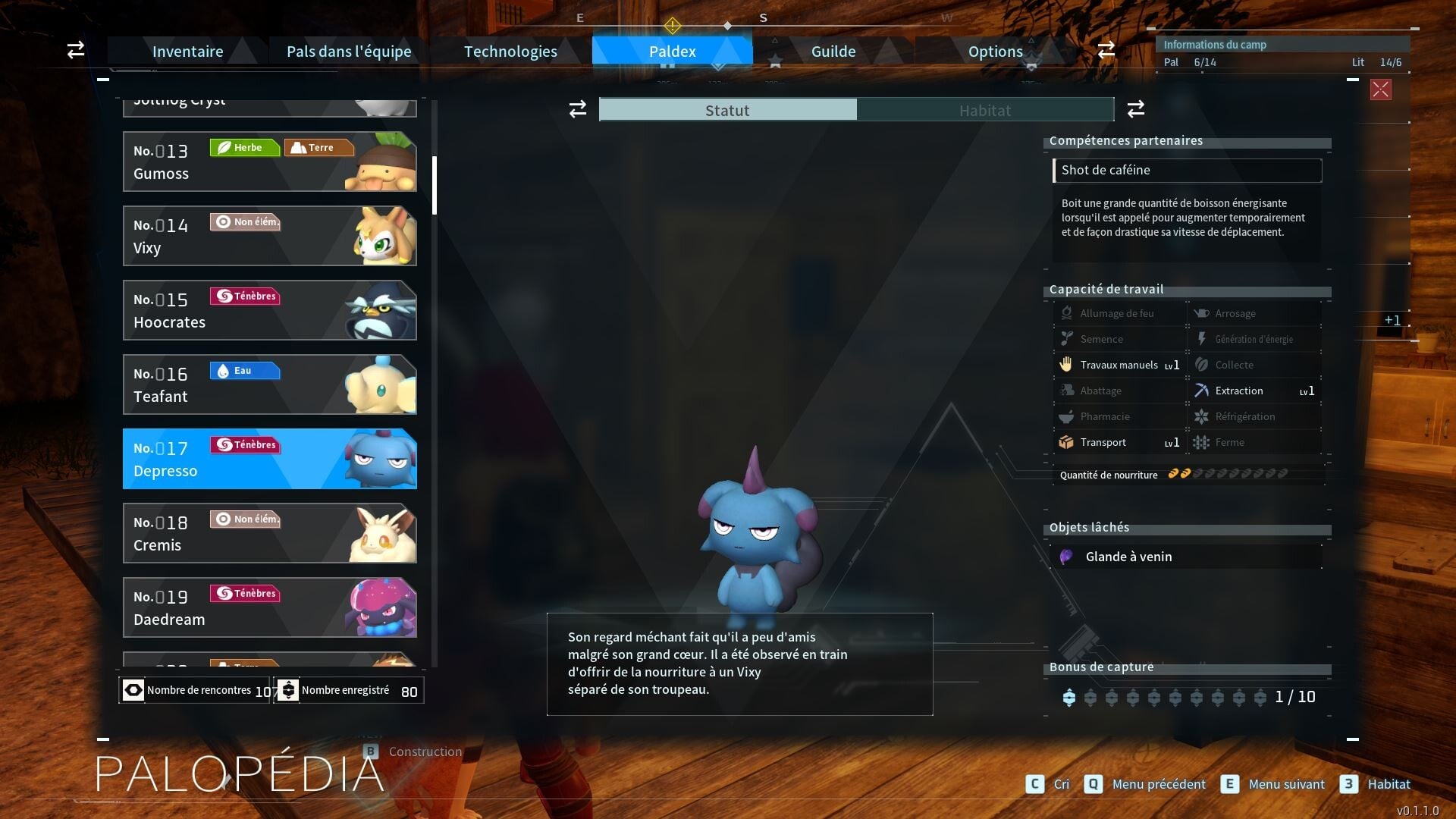Screen dimensions: 1456x819
Task: Open the Inventaire tab
Action: (187, 52)
